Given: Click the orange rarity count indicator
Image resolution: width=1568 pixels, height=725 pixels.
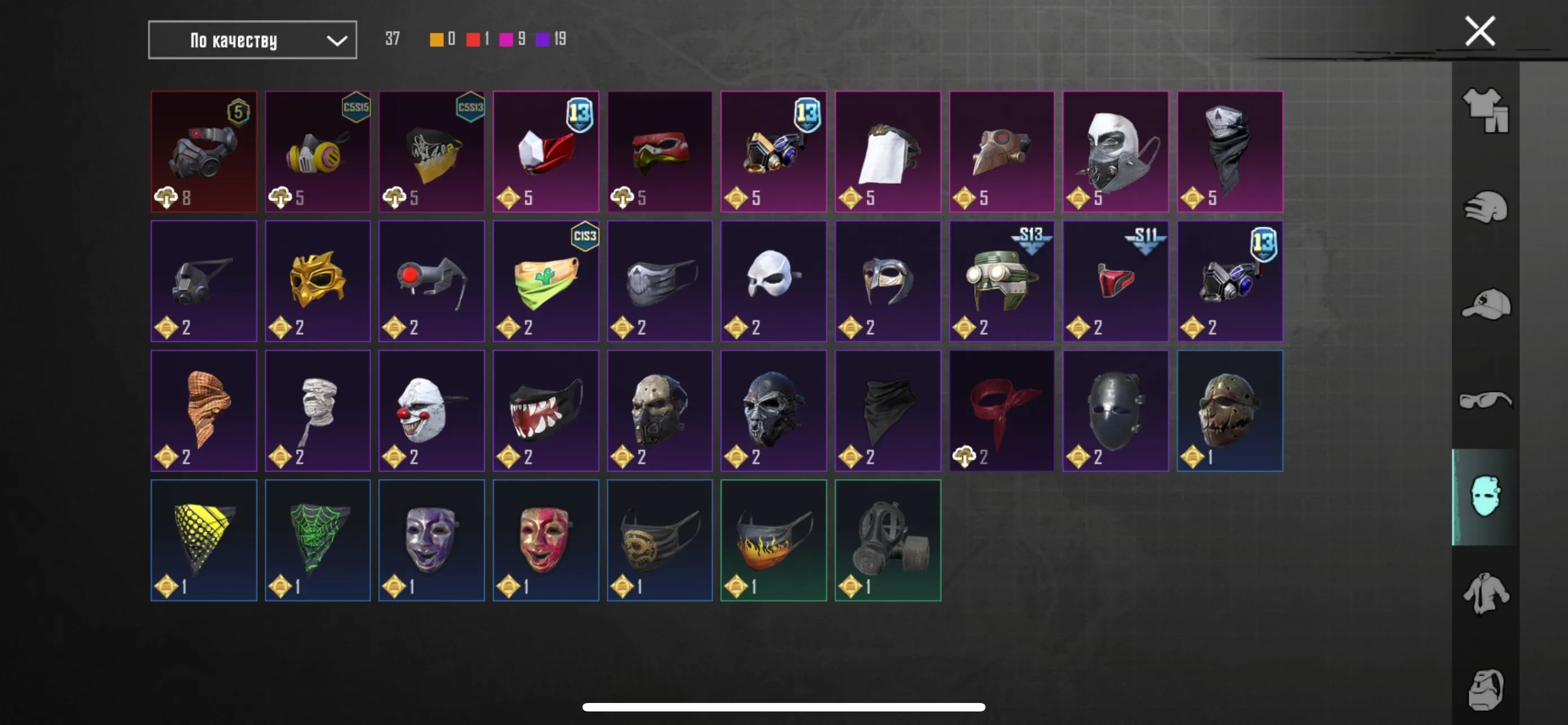Looking at the screenshot, I should click(436, 39).
